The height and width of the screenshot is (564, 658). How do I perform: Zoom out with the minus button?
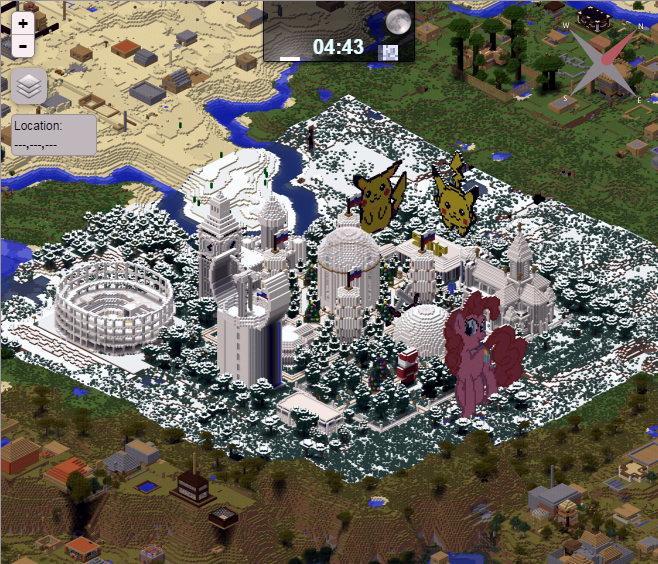(x=24, y=46)
